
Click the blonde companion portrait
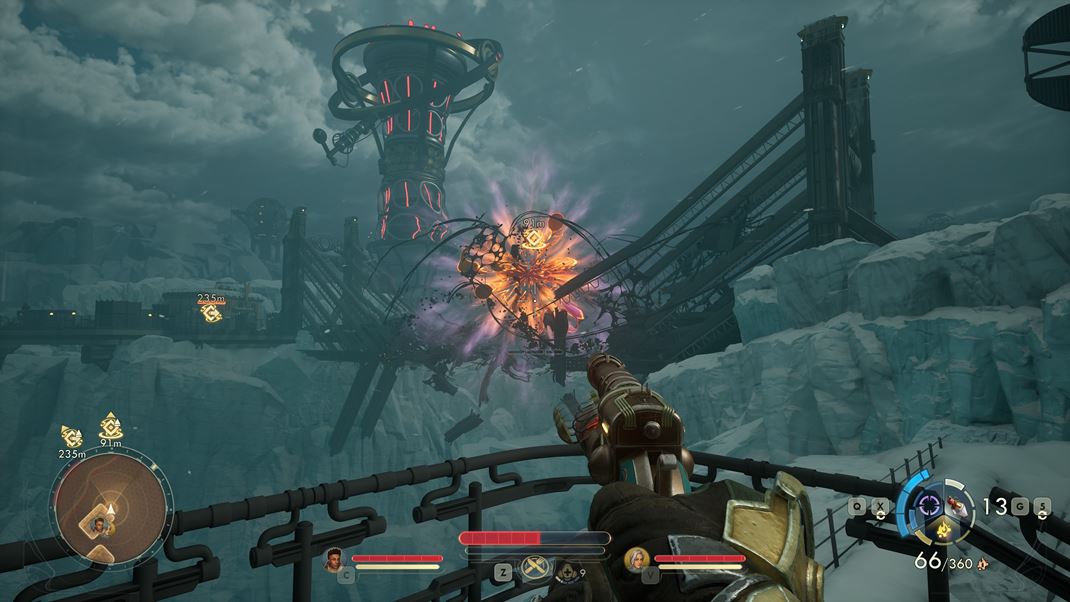[x=633, y=559]
